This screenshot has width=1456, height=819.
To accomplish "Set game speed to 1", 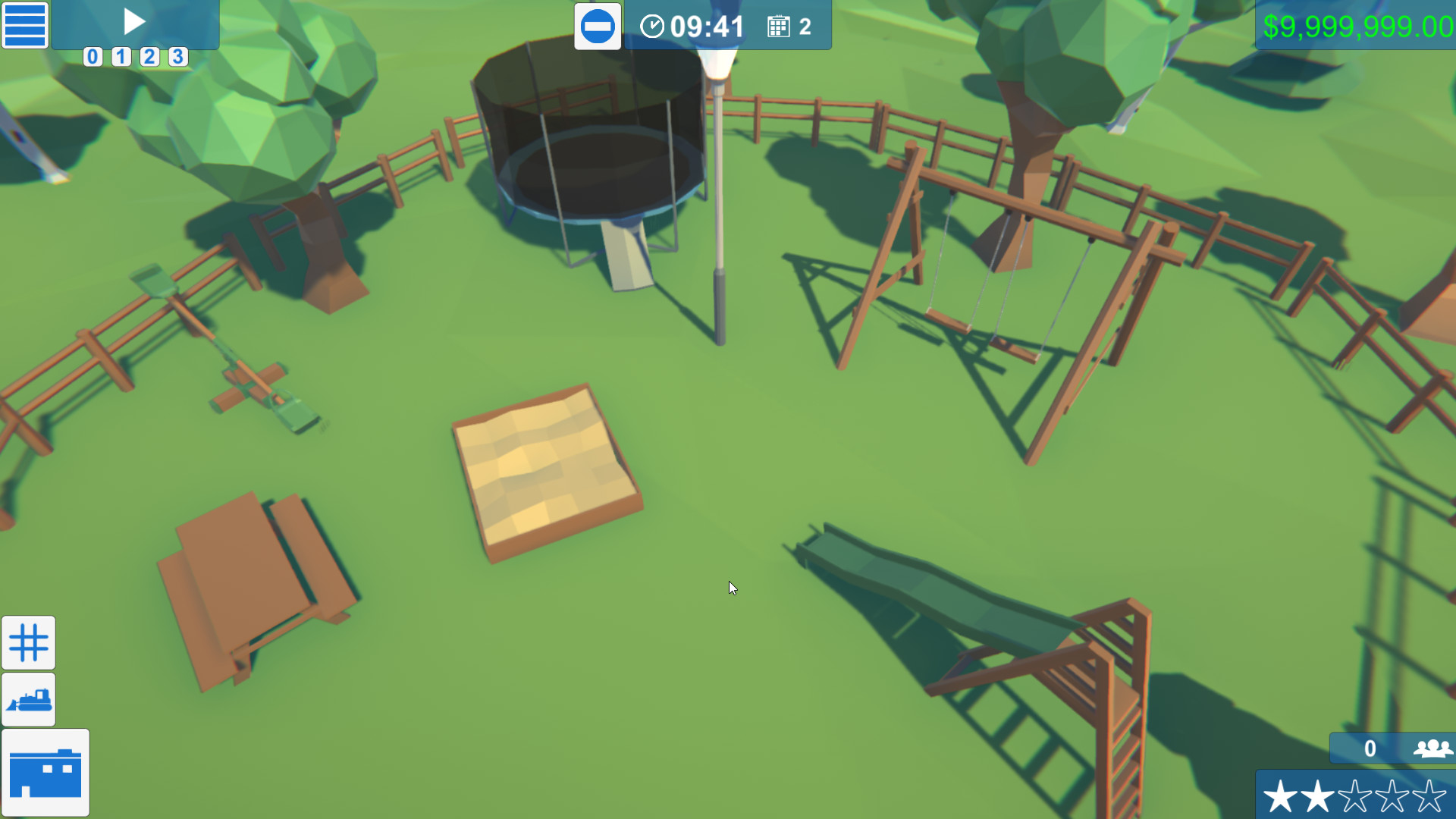I will click(121, 57).
